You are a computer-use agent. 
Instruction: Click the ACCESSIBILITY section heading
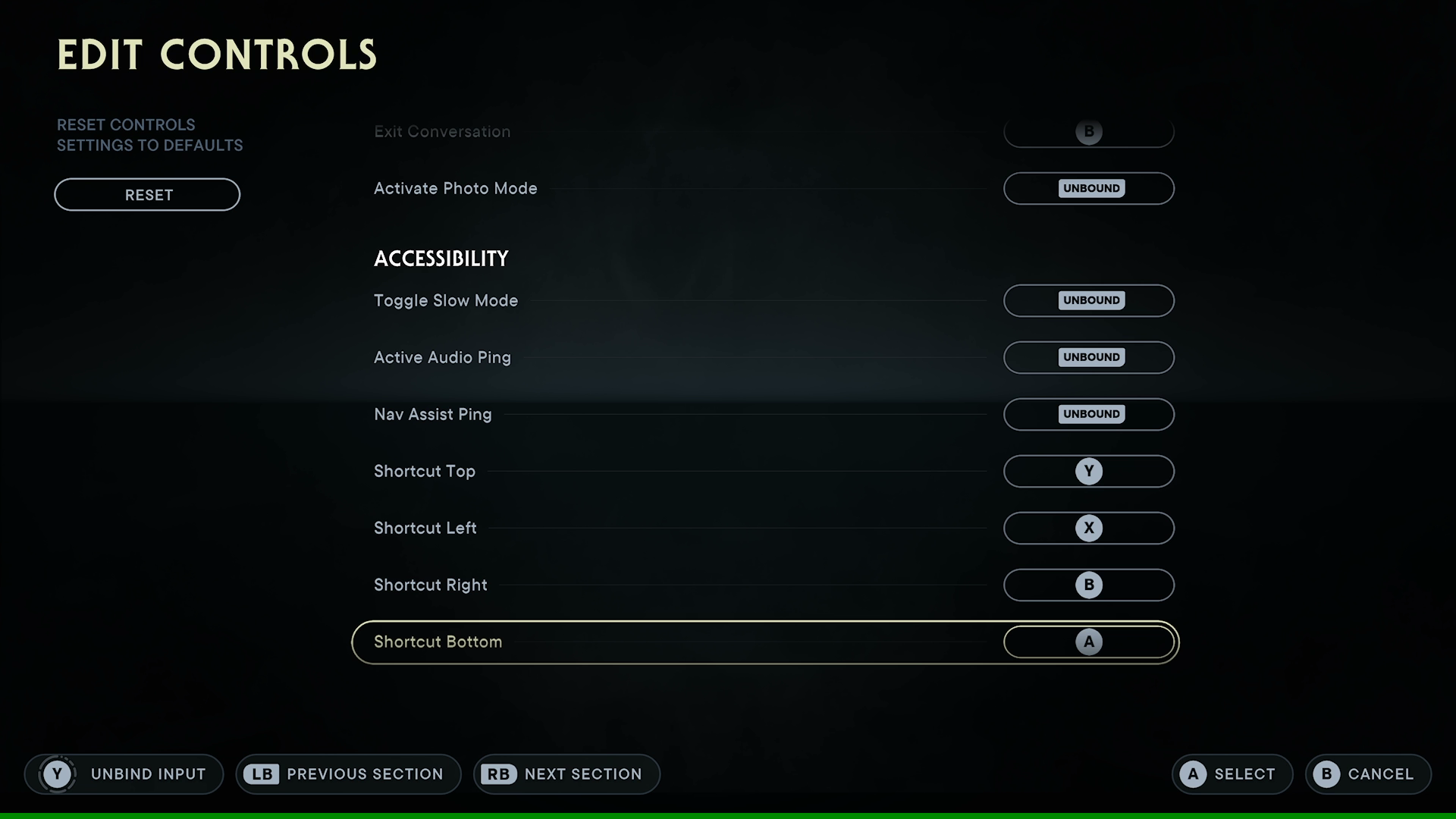(441, 258)
